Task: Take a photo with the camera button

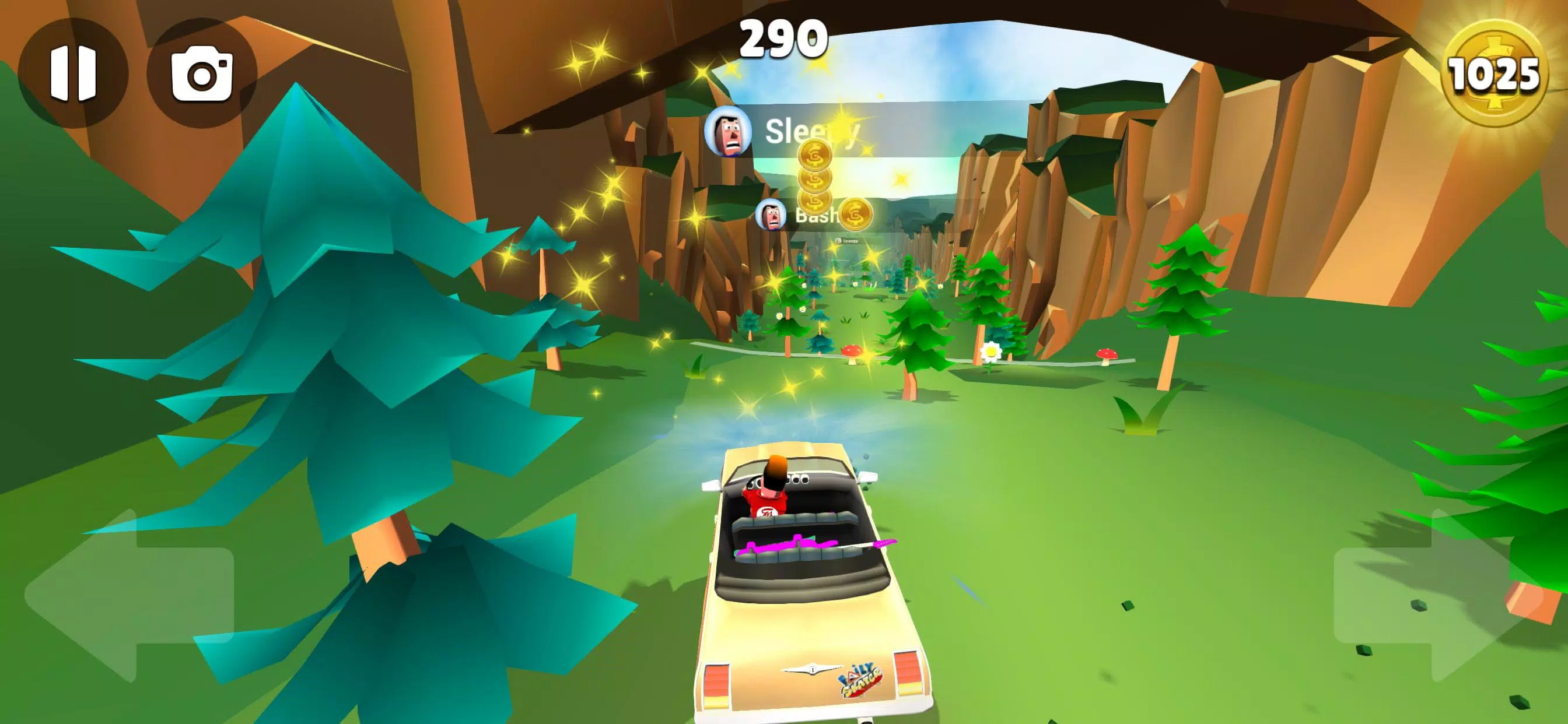Action: 201,73
